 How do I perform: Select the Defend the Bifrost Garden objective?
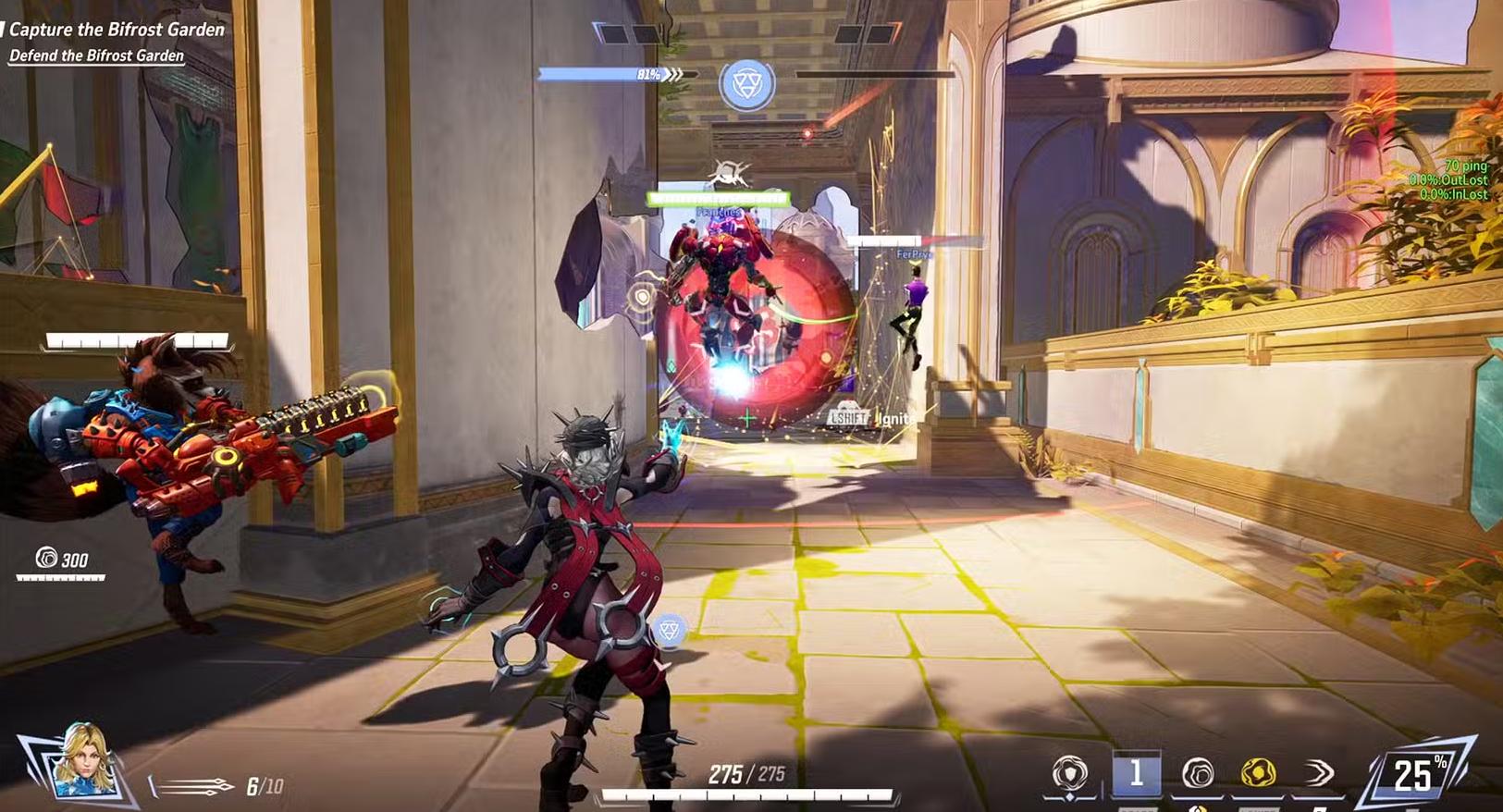point(96,55)
